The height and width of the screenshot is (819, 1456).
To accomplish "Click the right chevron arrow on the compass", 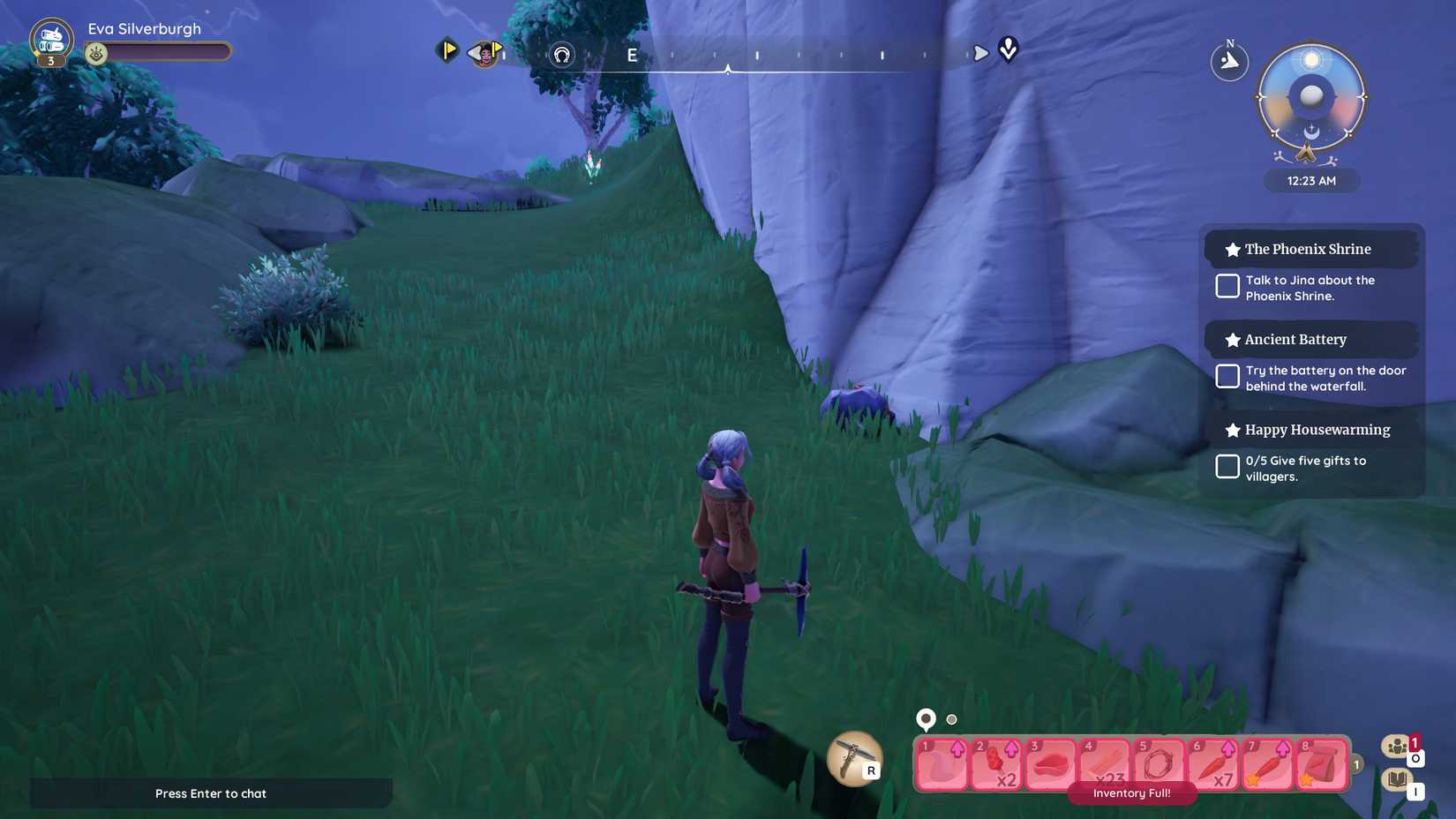I will click(x=982, y=52).
